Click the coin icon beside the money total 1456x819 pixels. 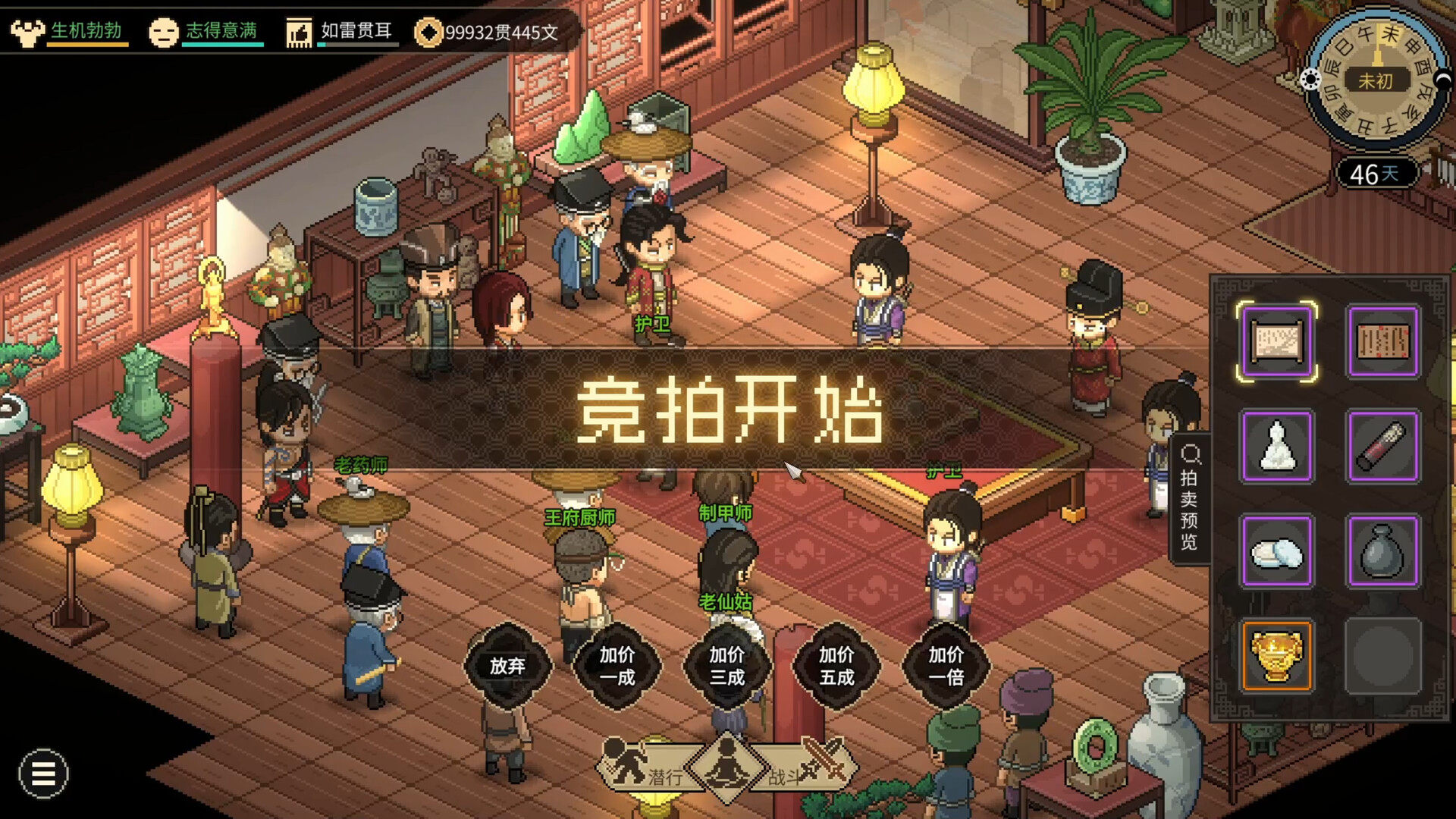click(x=430, y=33)
